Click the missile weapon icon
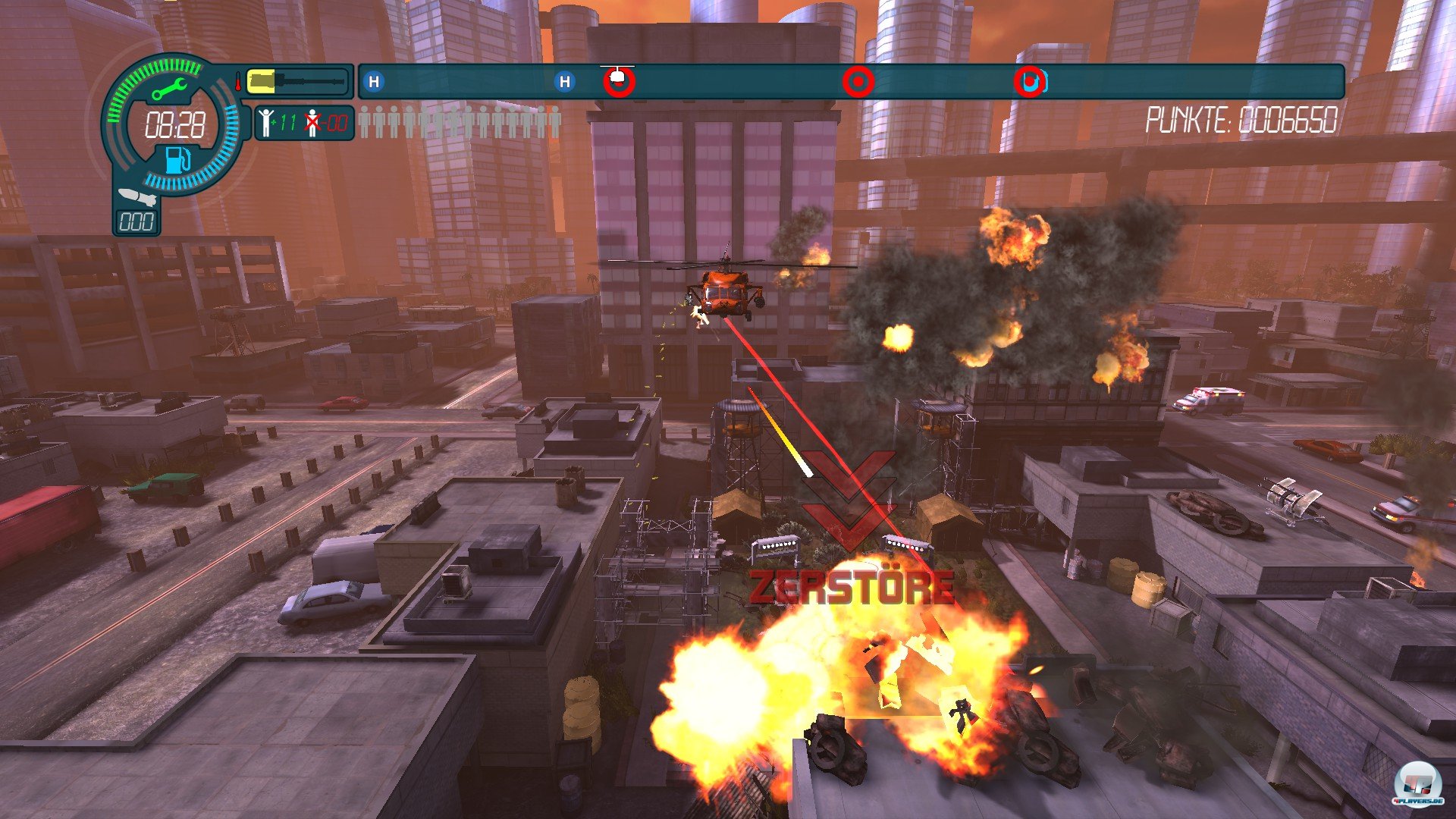 137,197
